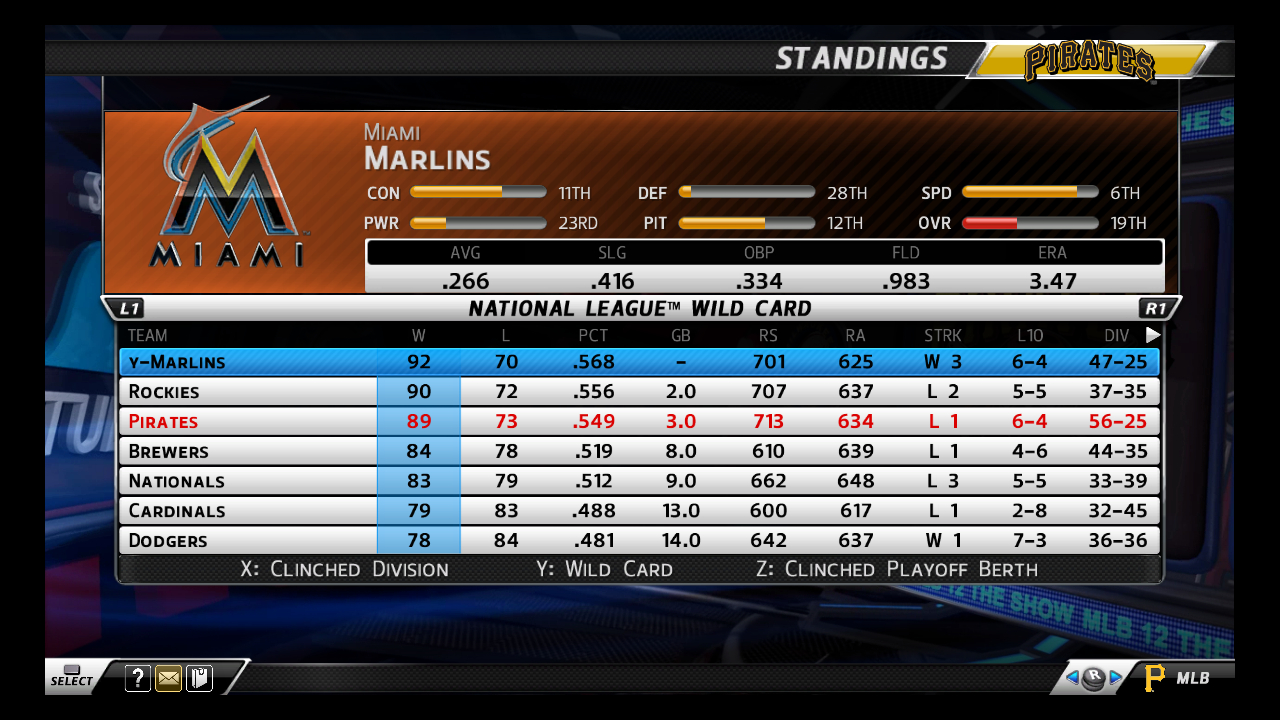The image size is (1280, 720).
Task: Show more columns with the arrow beside DIV
Action: pos(1153,335)
